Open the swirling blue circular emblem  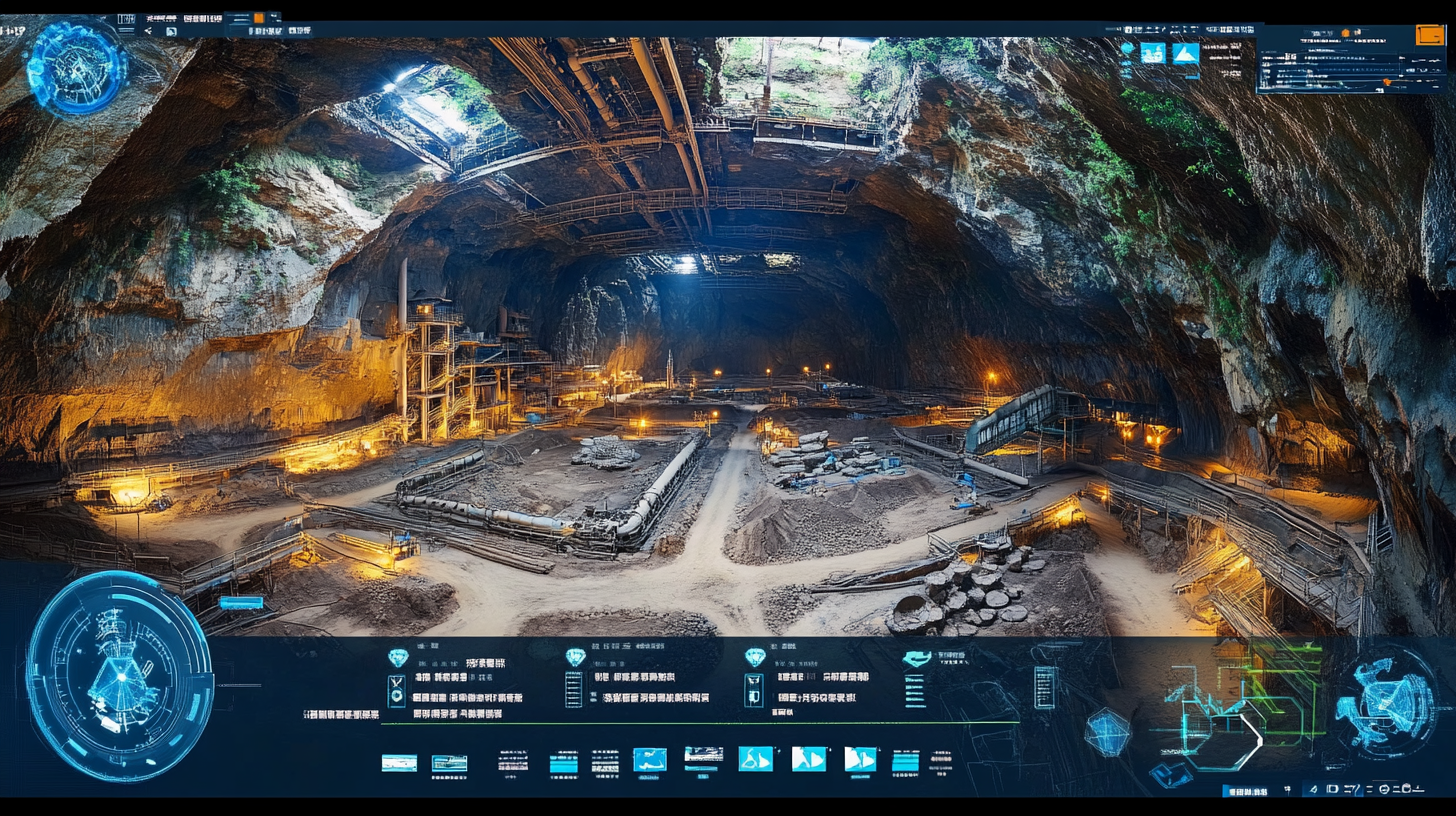1386,698
